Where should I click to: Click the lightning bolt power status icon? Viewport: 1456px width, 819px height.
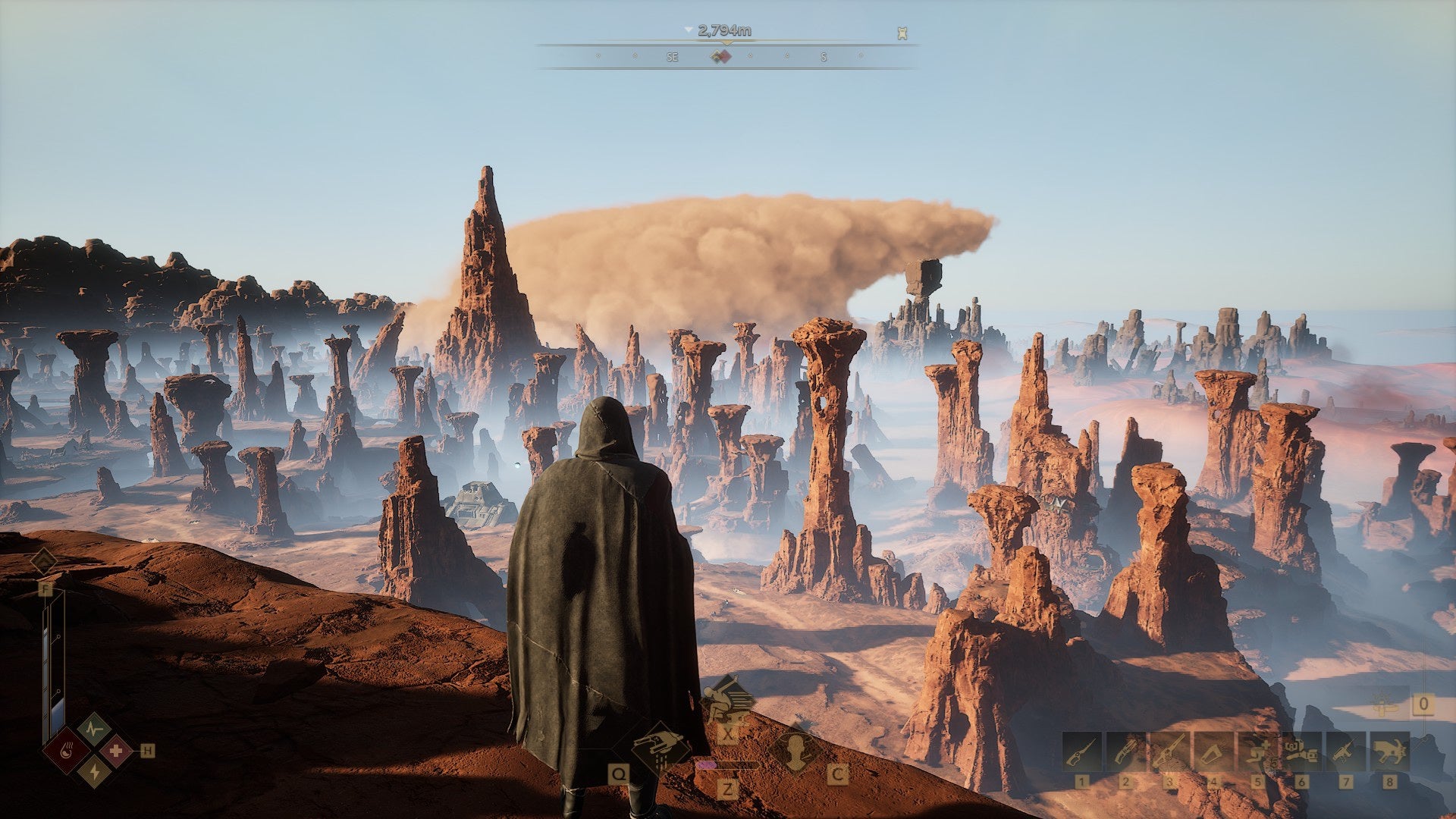94,771
